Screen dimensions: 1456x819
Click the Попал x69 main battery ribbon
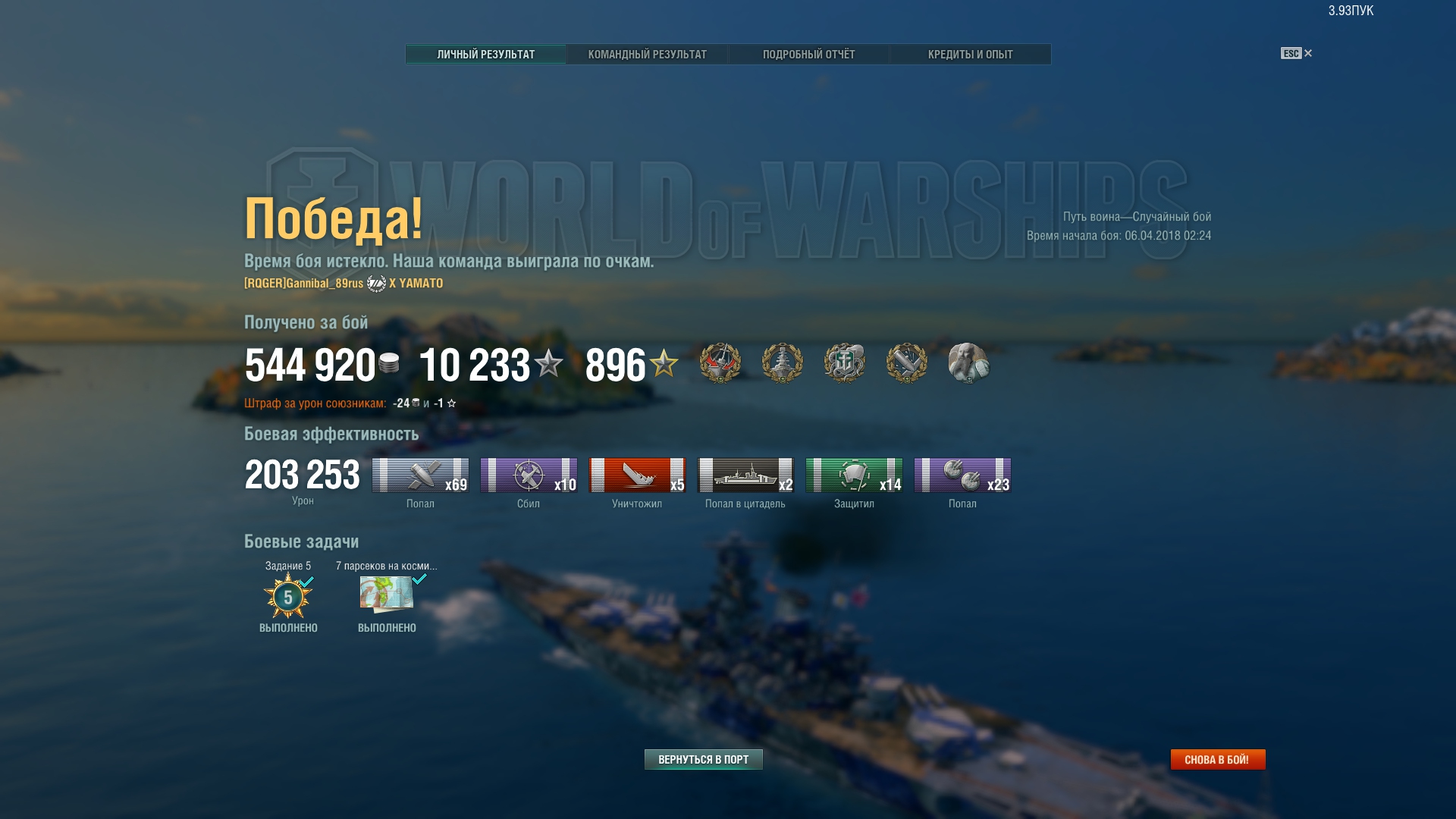pyautogui.click(x=420, y=475)
